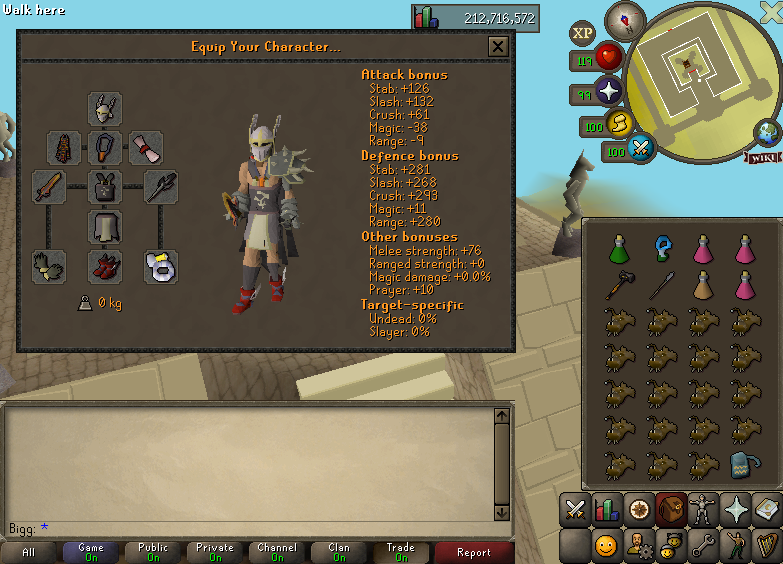Image resolution: width=783 pixels, height=564 pixels.
Task: Open the Combat Options tab
Action: pyautogui.click(x=574, y=510)
